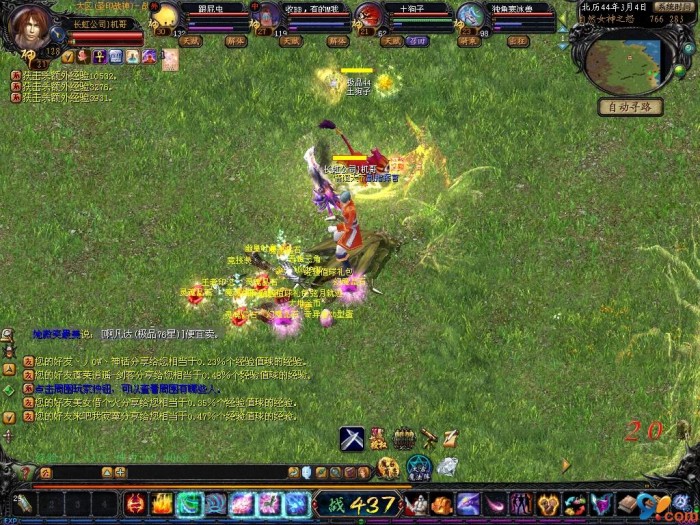Click the red demon face skill icon
Screen dimensions: 700x525
[136, 504]
